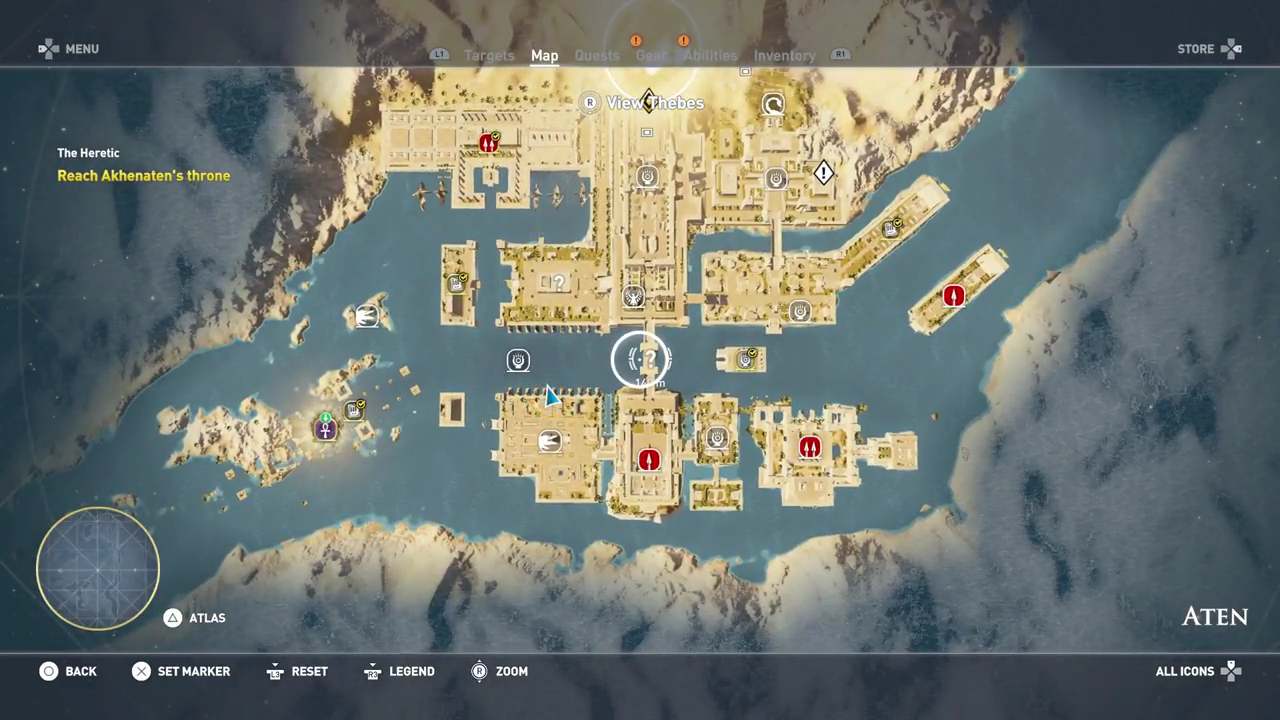This screenshot has width=1280, height=720.
Task: Open the Atlas world map
Action: [196, 618]
